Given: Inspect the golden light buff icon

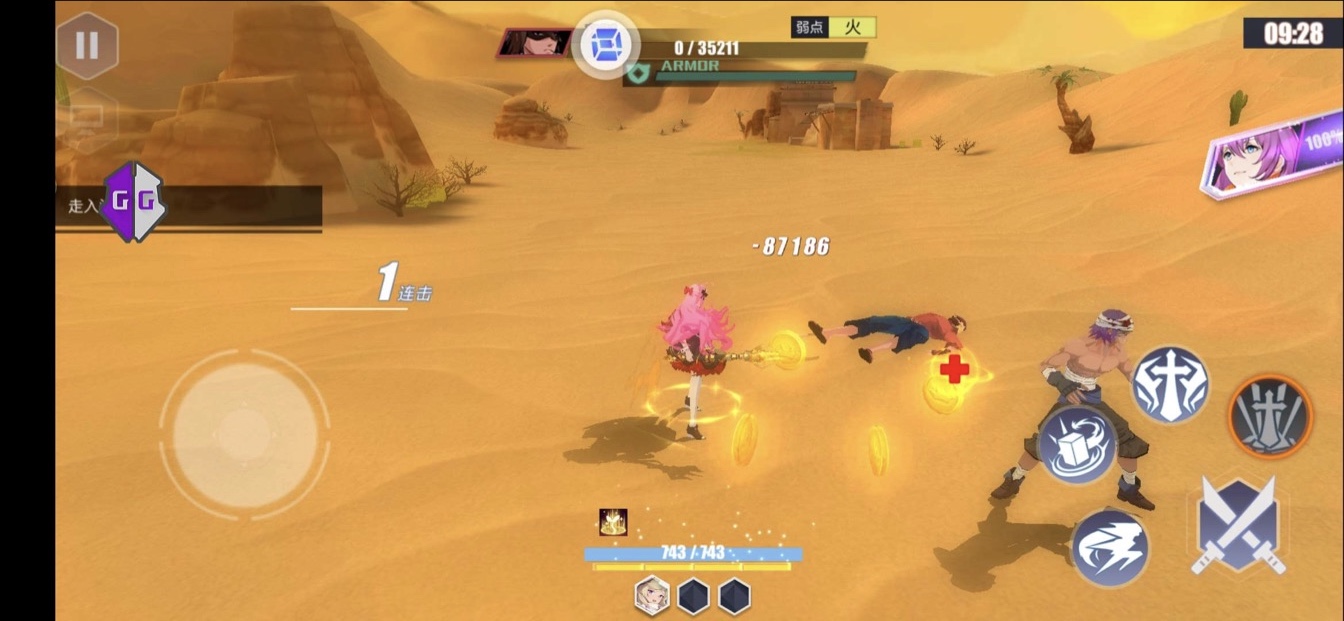Looking at the screenshot, I should (613, 522).
